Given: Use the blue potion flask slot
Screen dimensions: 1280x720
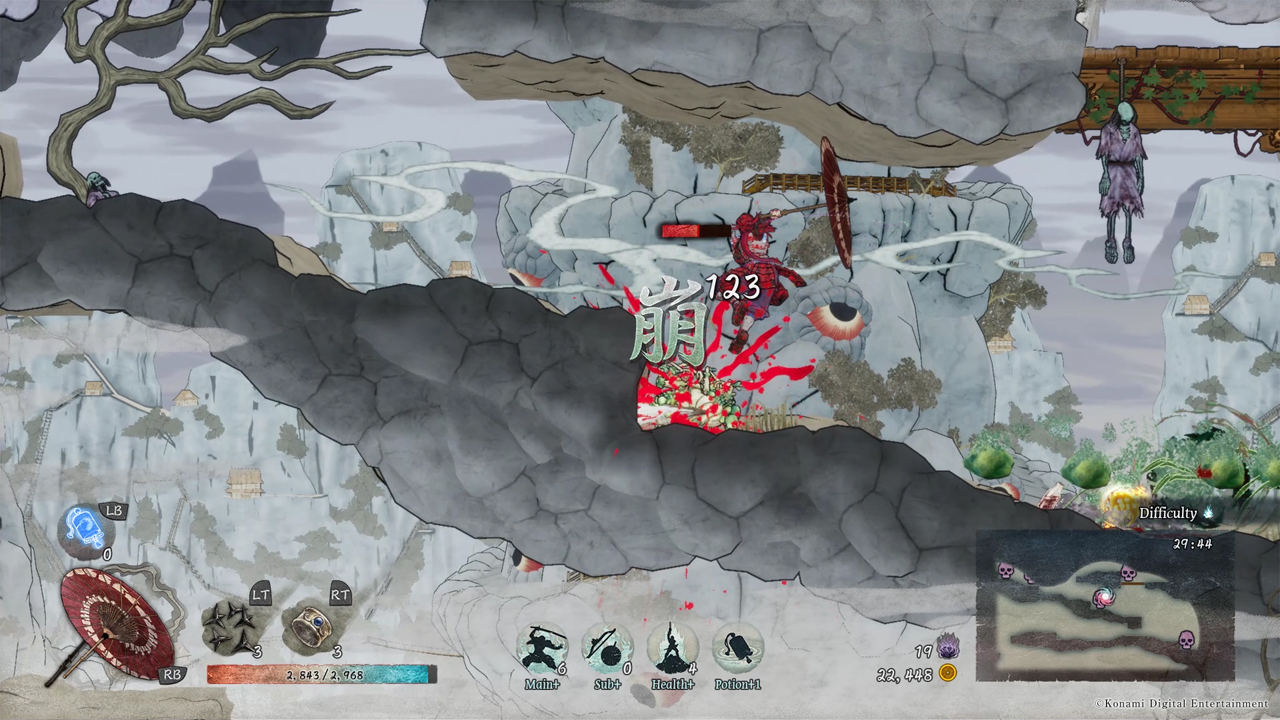Looking at the screenshot, I should (85, 529).
